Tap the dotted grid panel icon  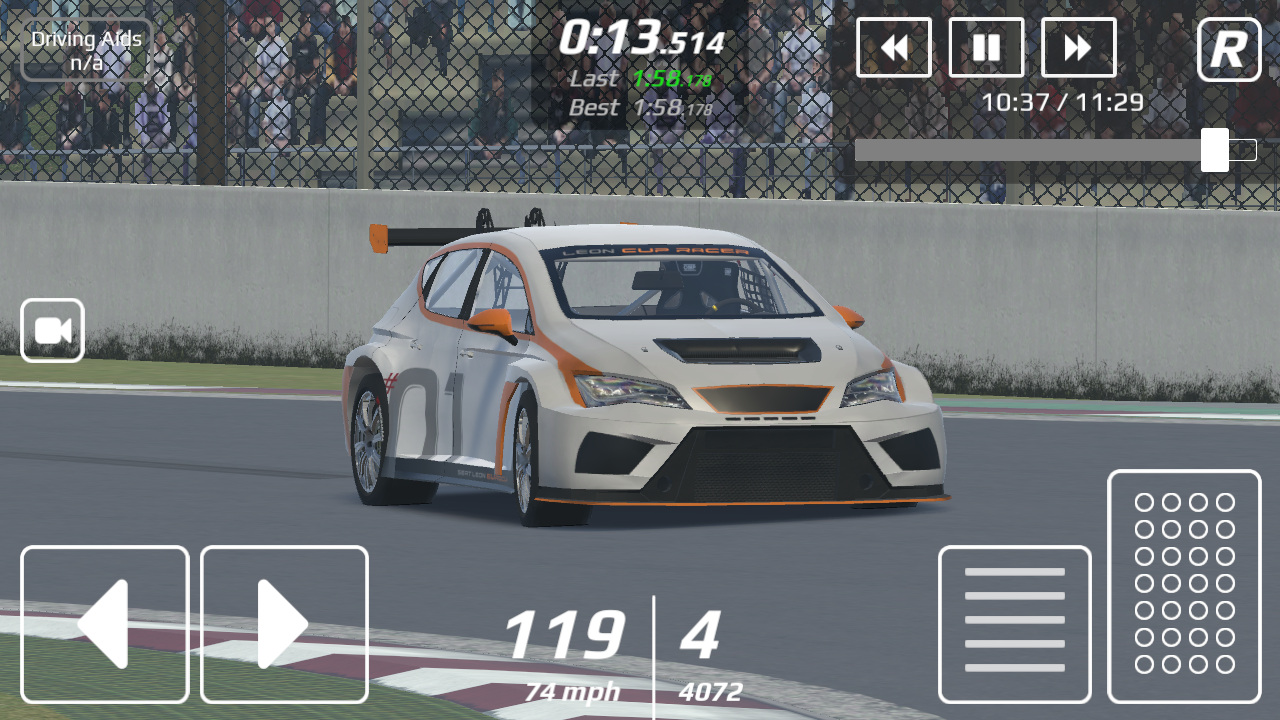[x=1184, y=586]
